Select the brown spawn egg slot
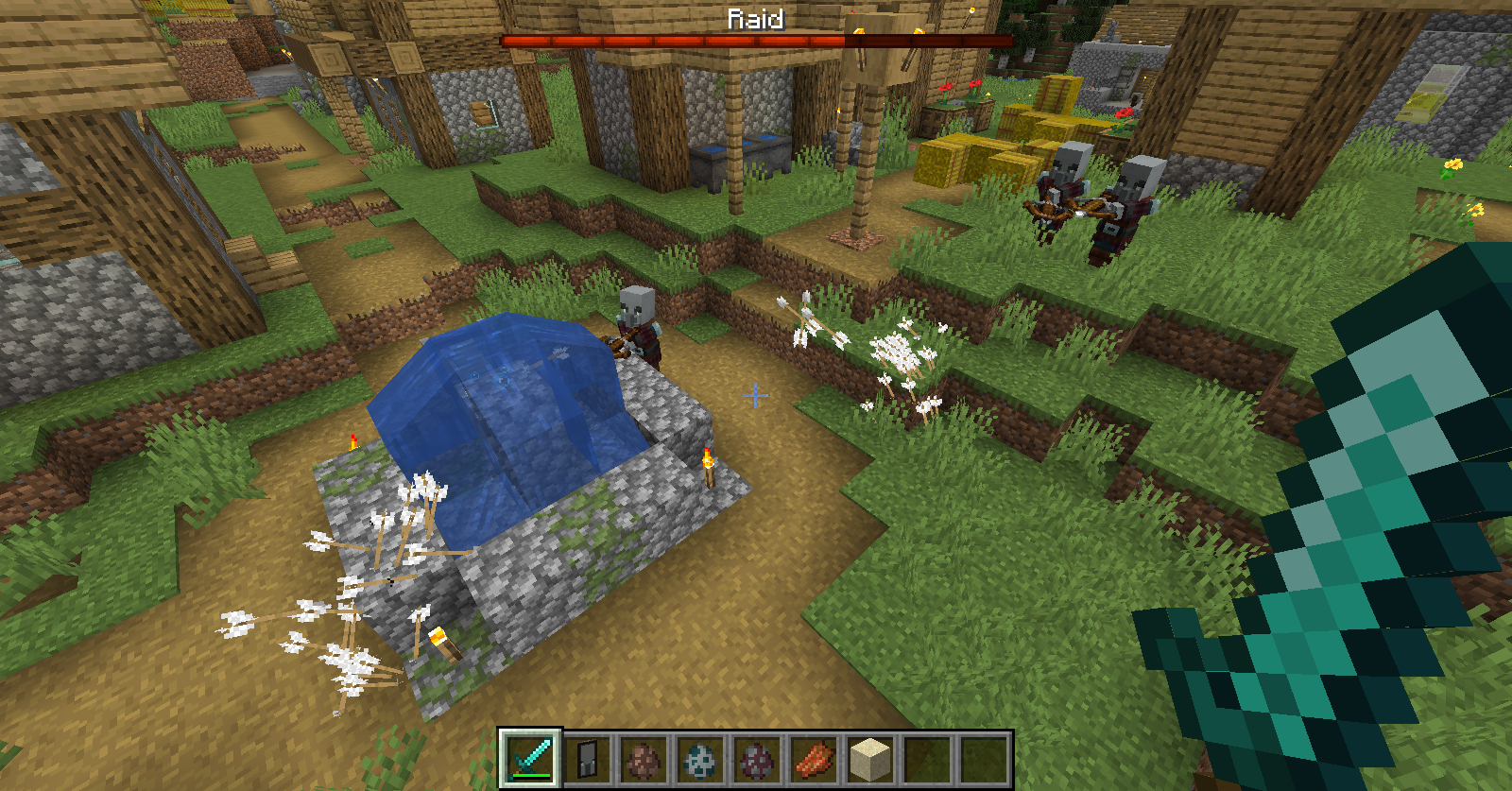This screenshot has height=791, width=1512. pos(644,758)
